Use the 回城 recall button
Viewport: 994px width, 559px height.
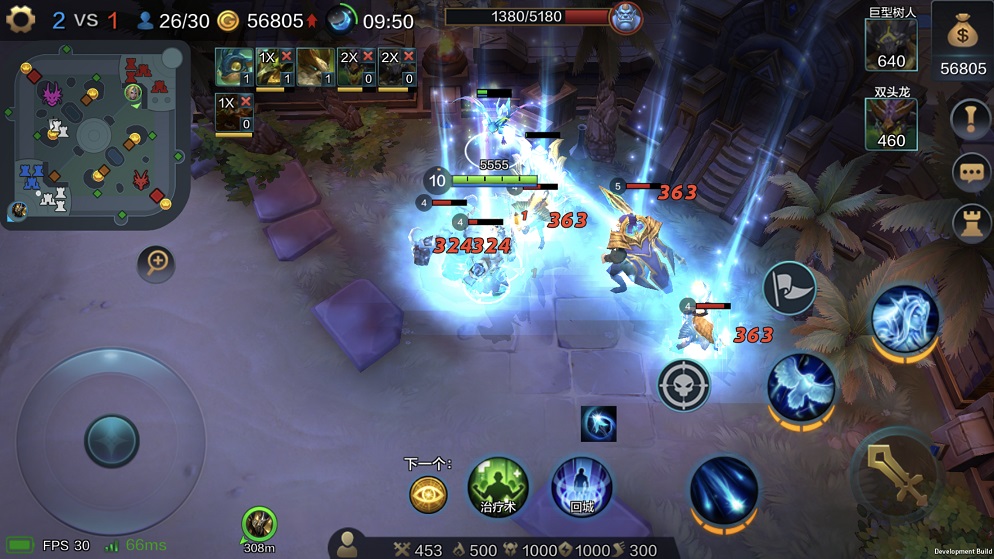tap(581, 487)
